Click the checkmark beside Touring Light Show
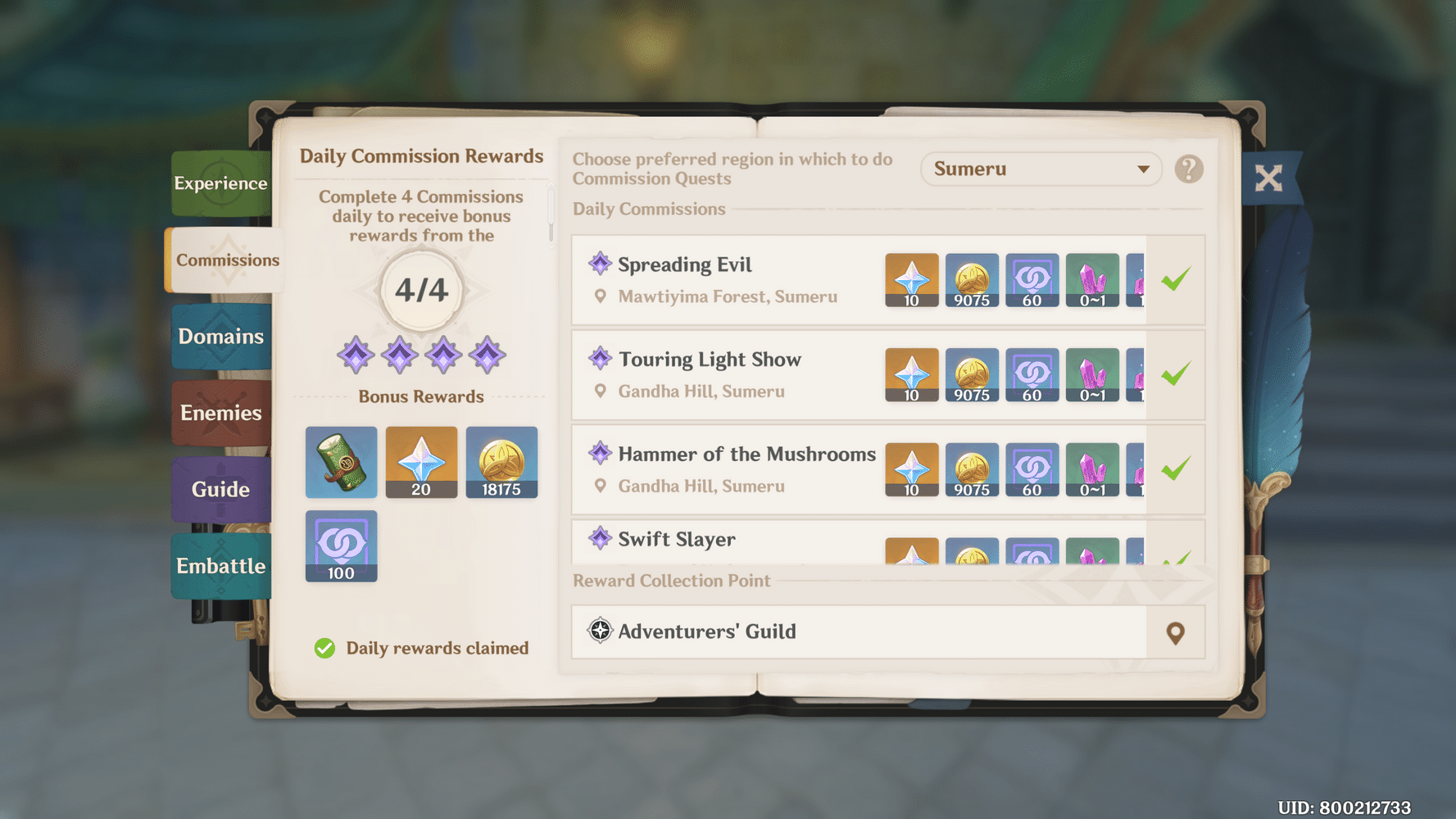 pyautogui.click(x=1175, y=373)
